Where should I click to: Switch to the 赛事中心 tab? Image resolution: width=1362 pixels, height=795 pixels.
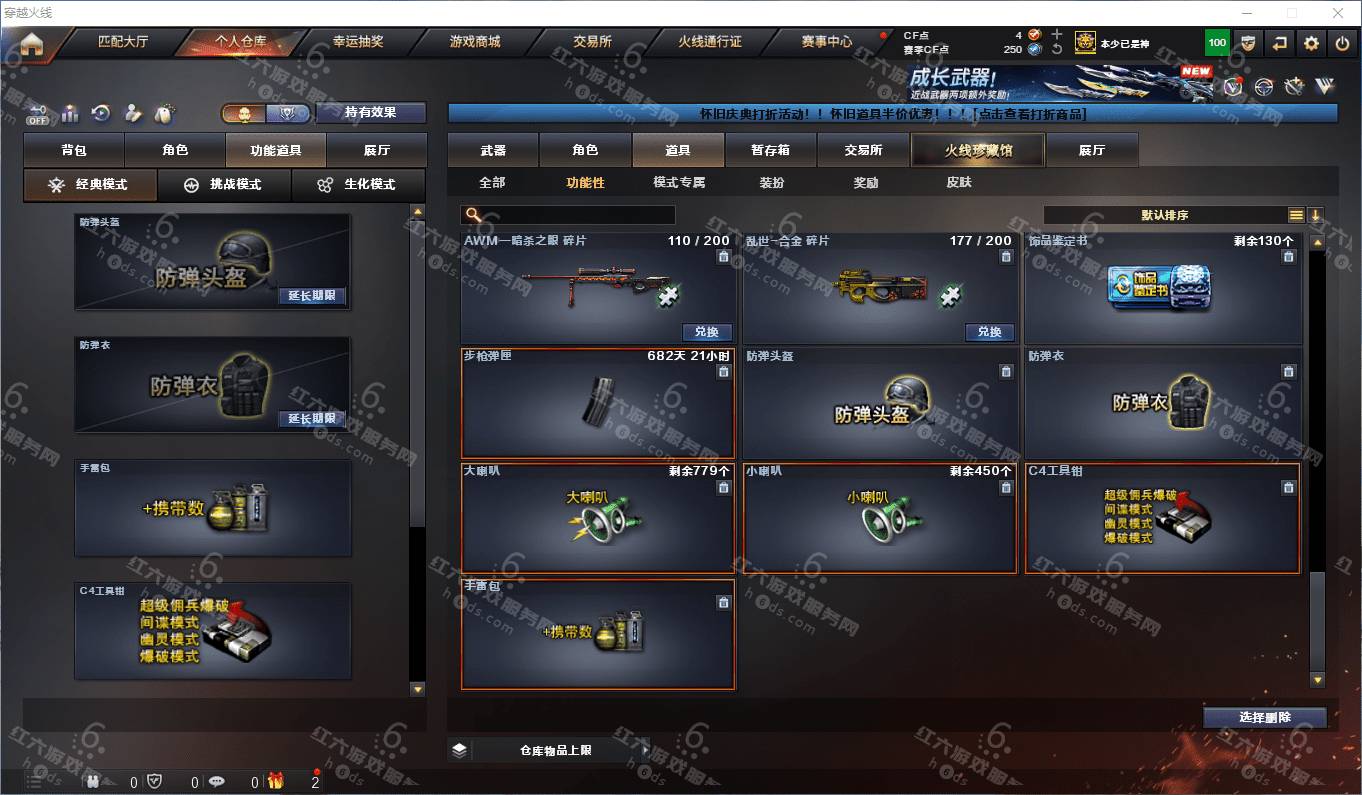coord(827,42)
